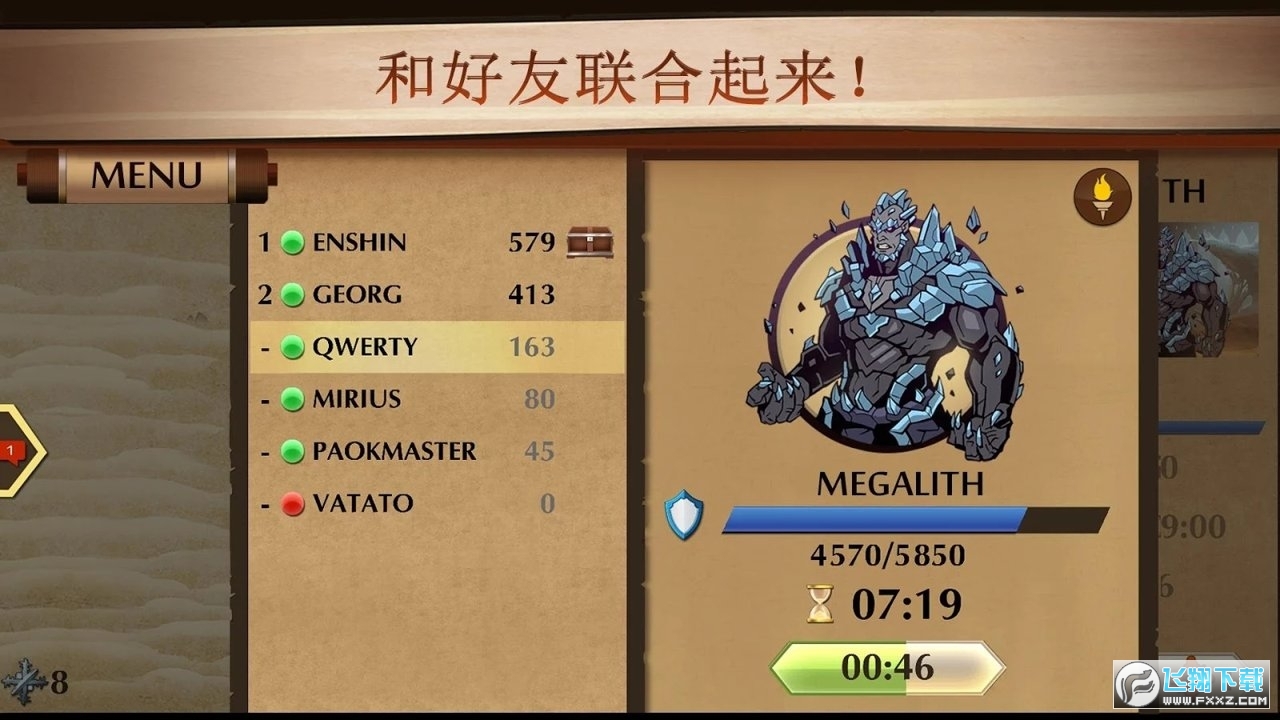The width and height of the screenshot is (1280, 720).
Task: Click the red offline indicator next to VATATO
Action: pos(292,503)
